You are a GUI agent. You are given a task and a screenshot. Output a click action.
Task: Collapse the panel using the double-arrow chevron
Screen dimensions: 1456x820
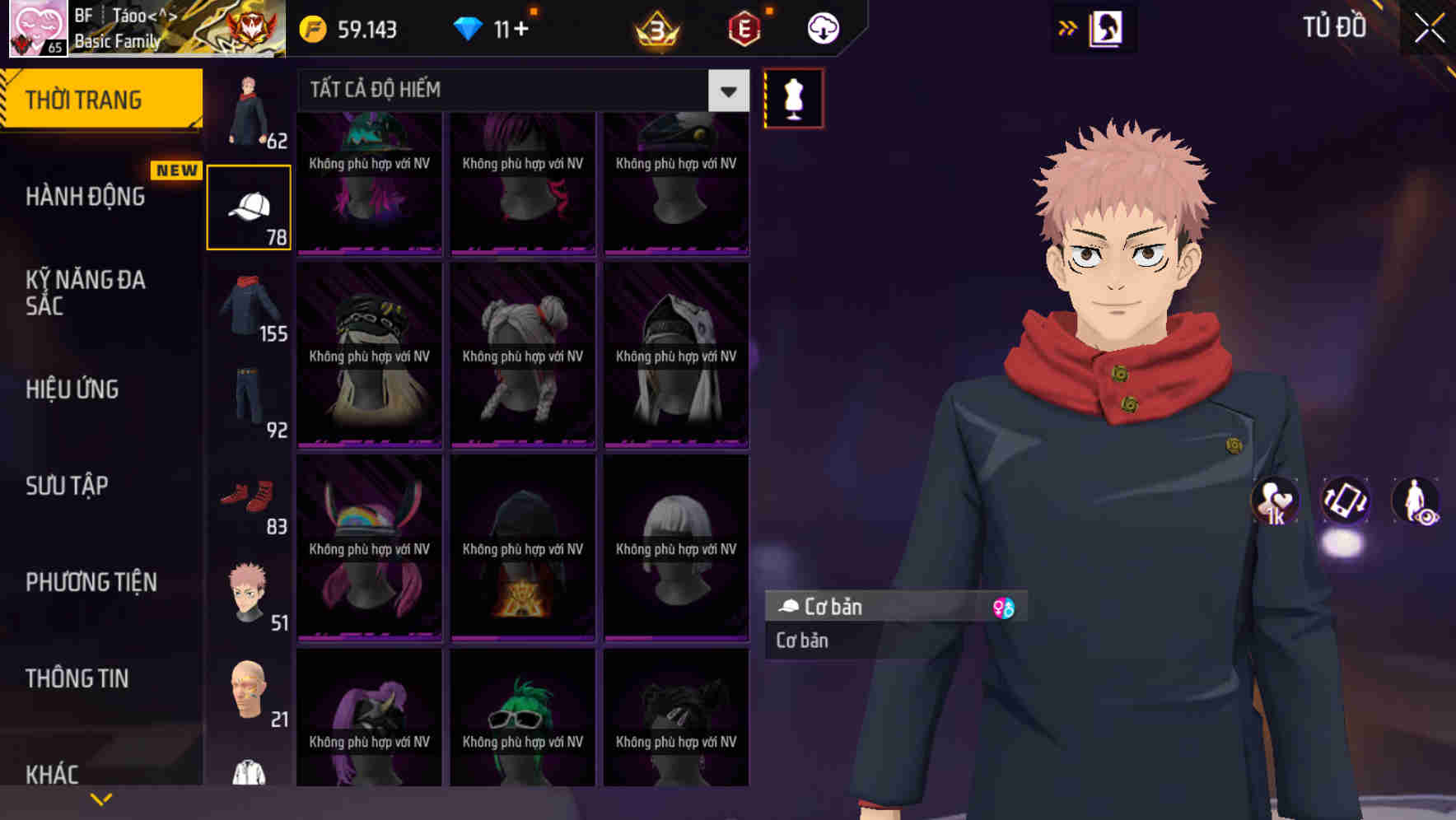pos(1068,27)
